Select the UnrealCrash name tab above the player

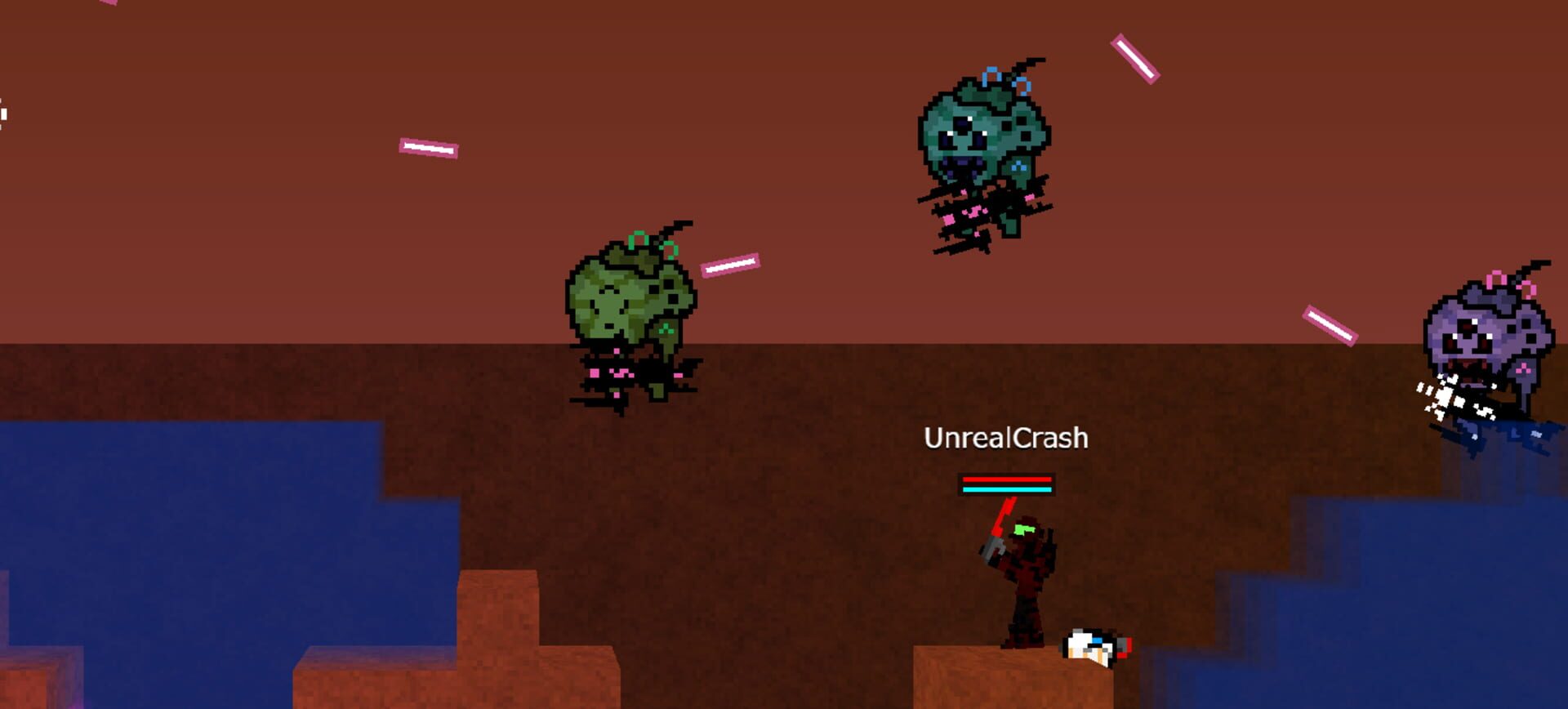pos(1004,439)
